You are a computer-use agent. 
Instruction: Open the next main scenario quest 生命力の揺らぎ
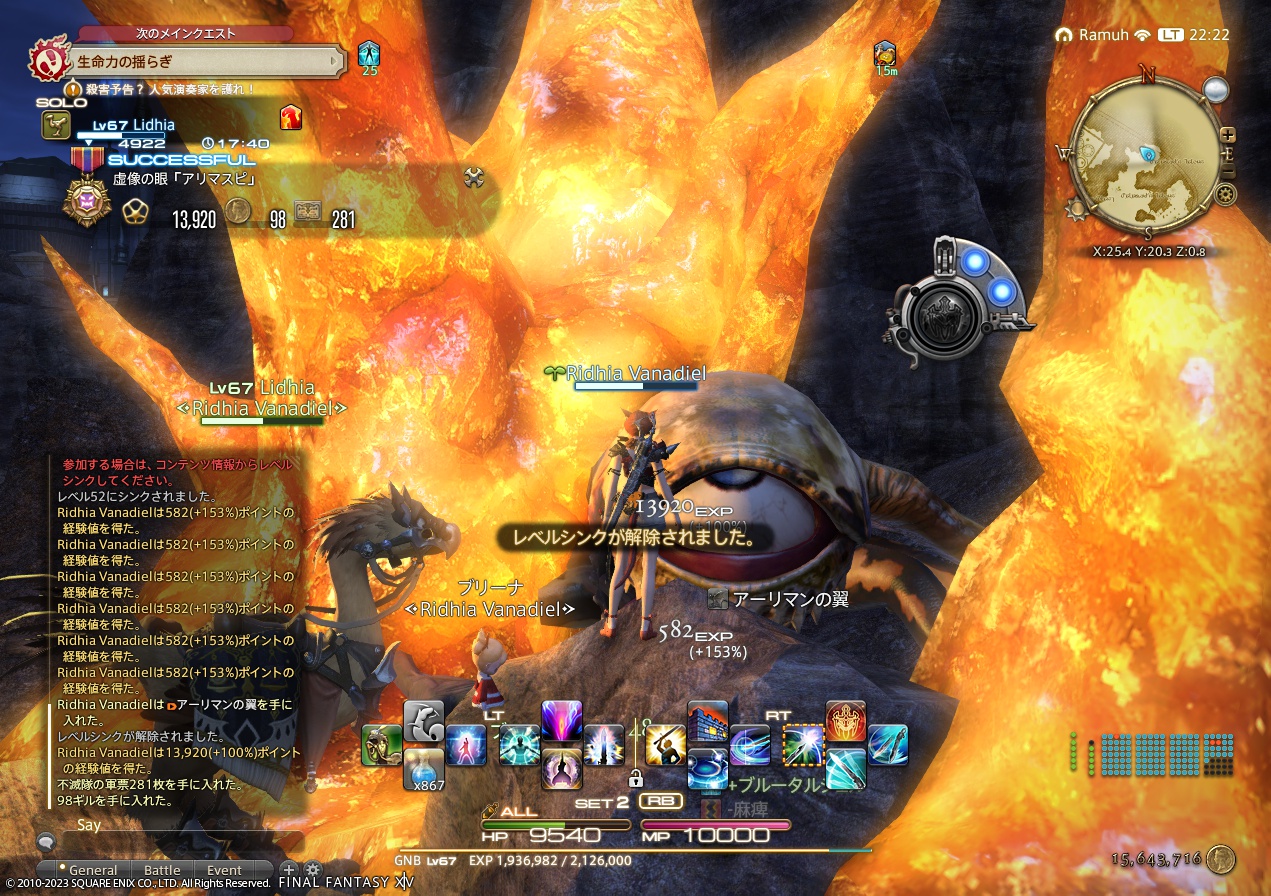200,61
